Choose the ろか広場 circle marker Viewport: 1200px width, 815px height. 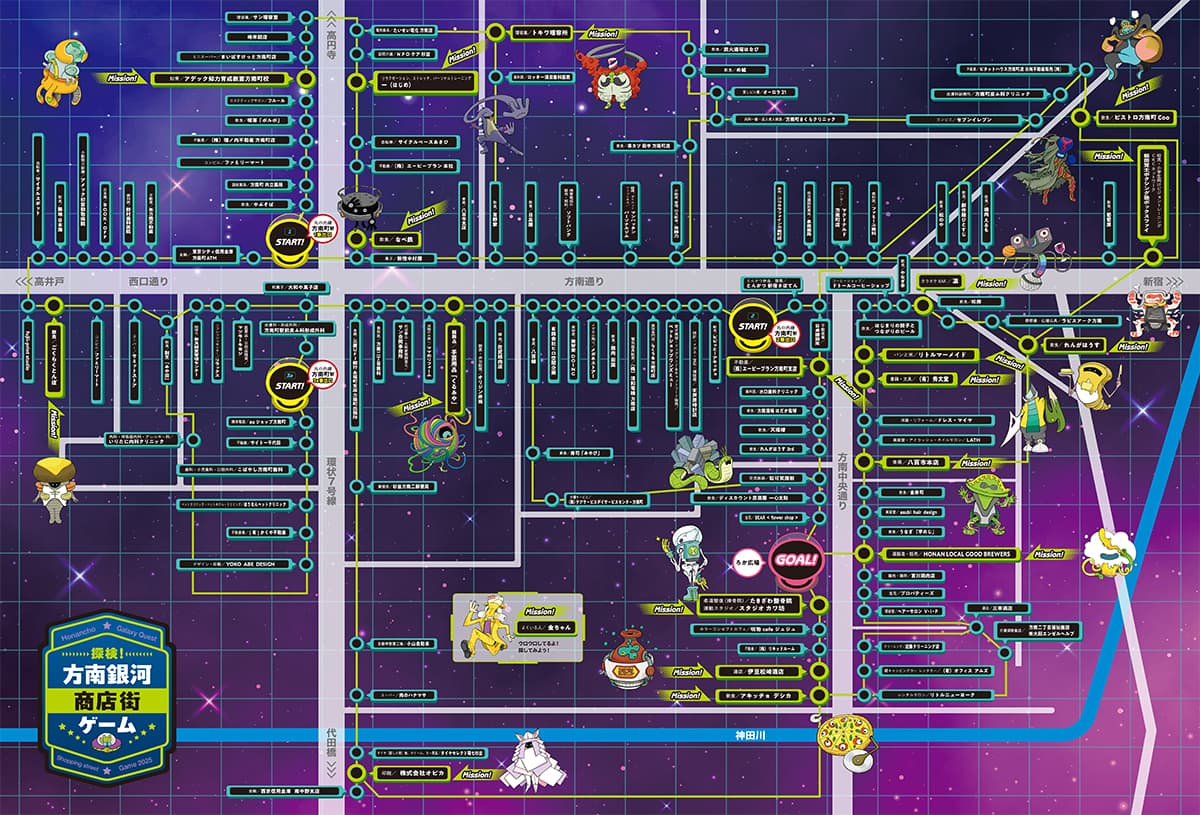(748, 563)
